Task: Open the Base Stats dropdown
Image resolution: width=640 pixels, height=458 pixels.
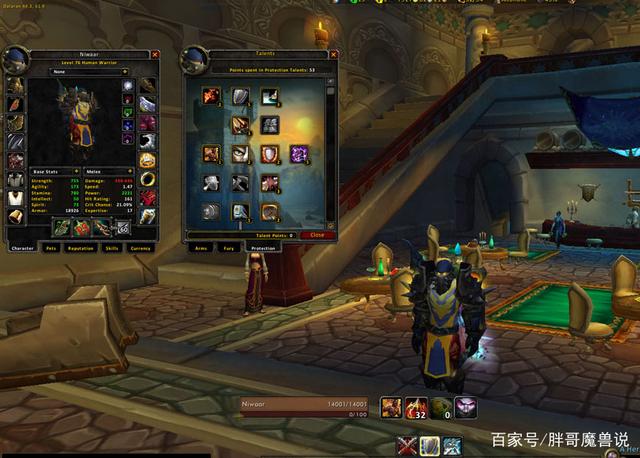Action: coord(54,172)
